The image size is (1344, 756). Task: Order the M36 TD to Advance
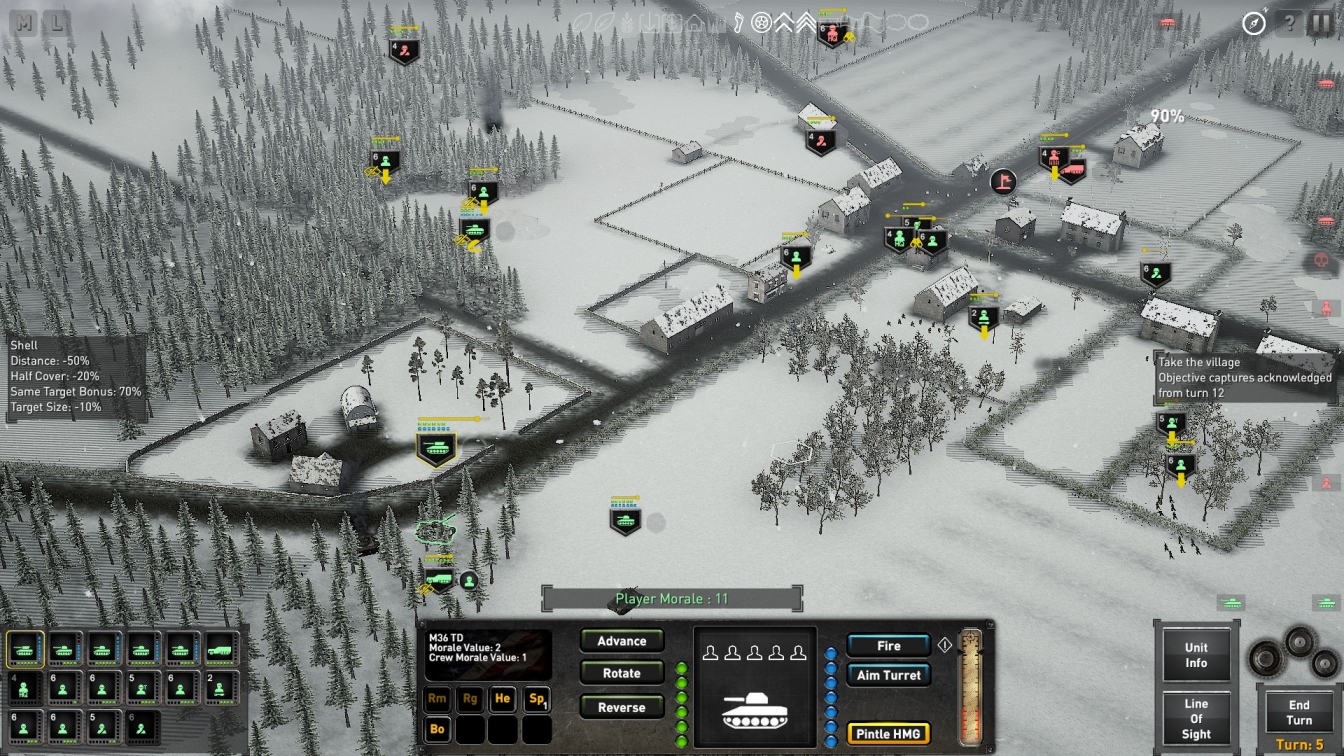(x=621, y=641)
